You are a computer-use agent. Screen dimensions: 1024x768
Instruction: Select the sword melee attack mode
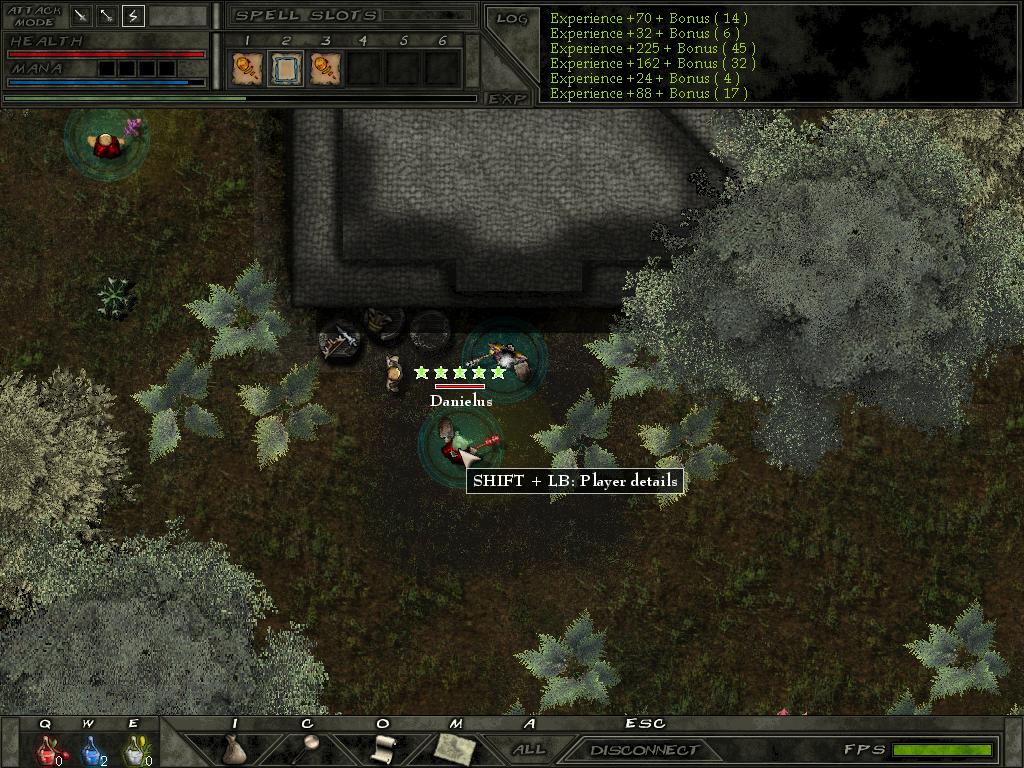point(80,16)
